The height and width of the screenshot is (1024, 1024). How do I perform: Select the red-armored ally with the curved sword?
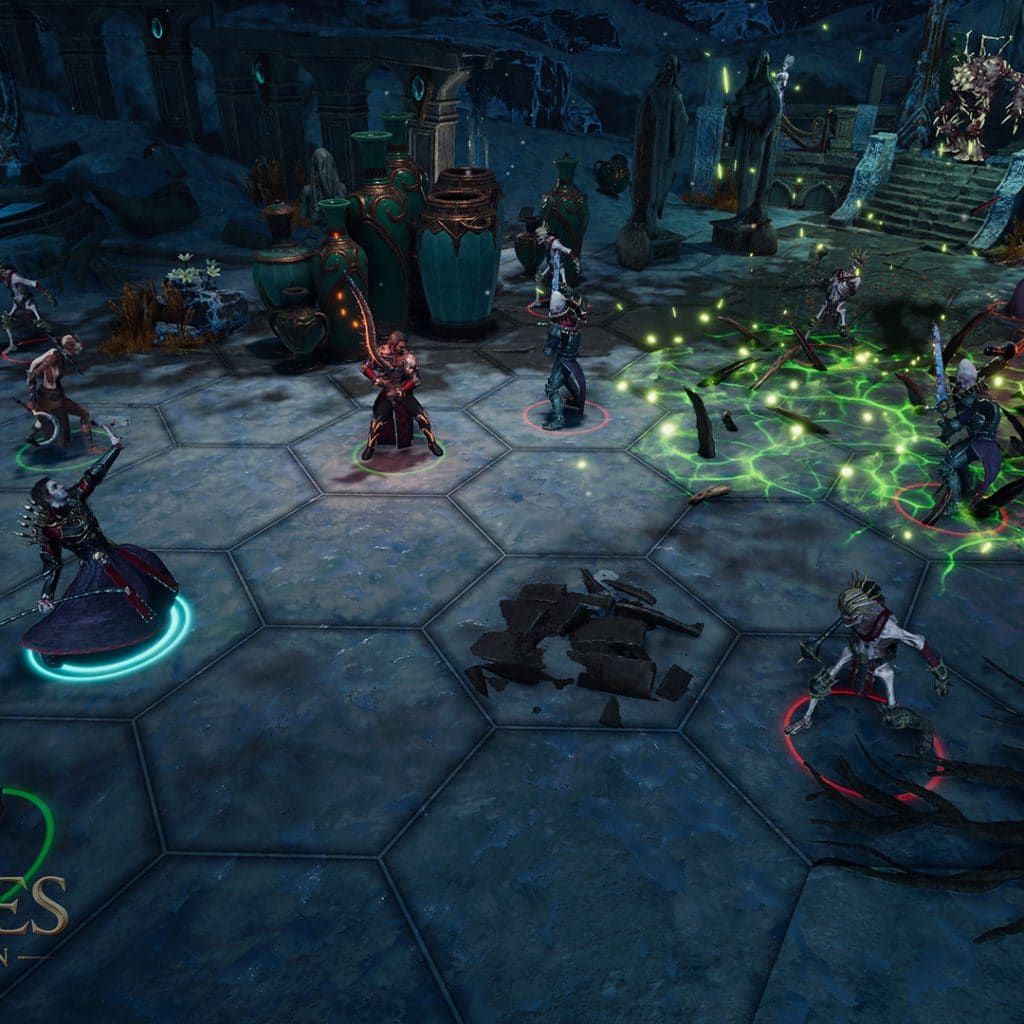click(397, 397)
